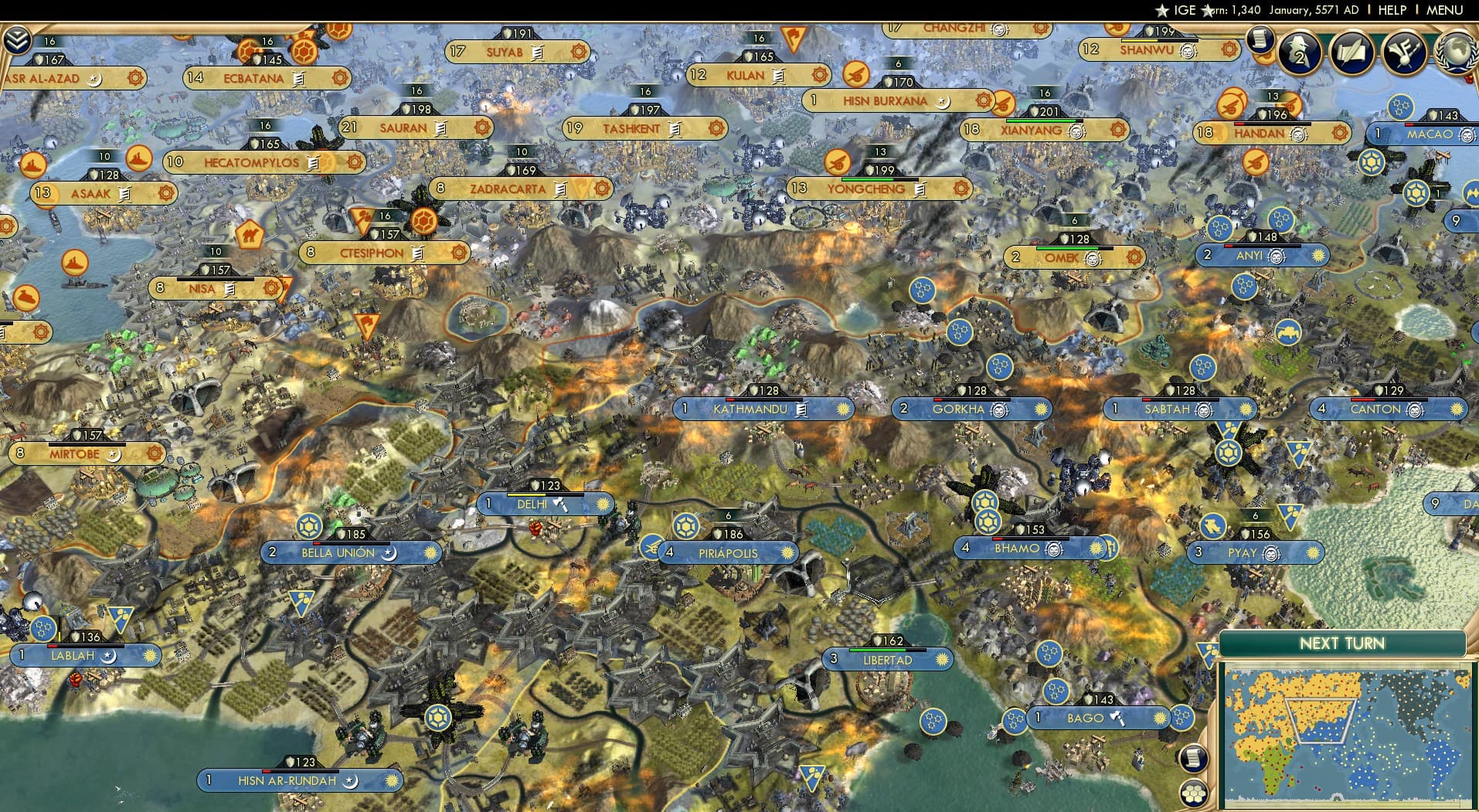Screen dimensions: 1479x812
Task: Click the IGE star icon in top bar
Action: 1162,10
